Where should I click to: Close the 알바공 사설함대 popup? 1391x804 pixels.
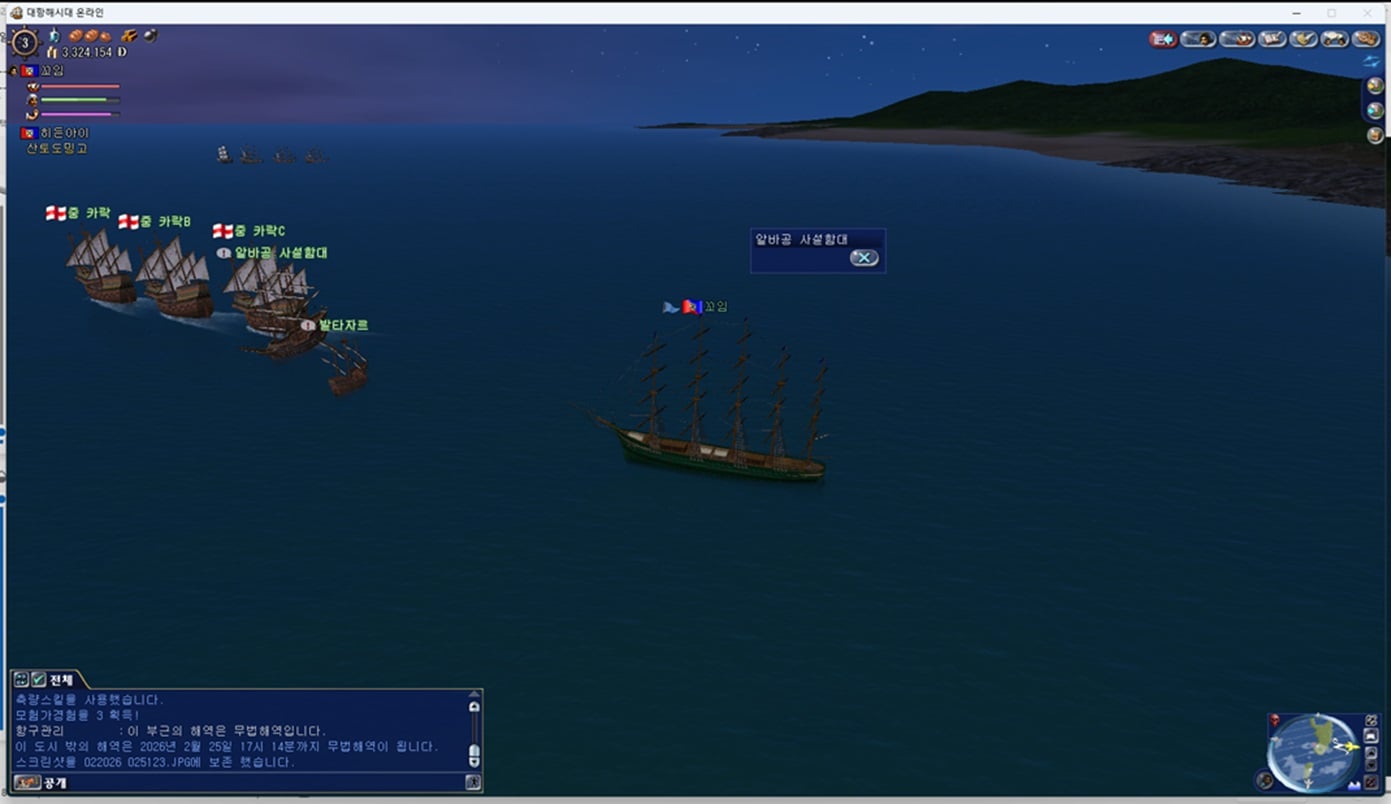click(x=863, y=258)
